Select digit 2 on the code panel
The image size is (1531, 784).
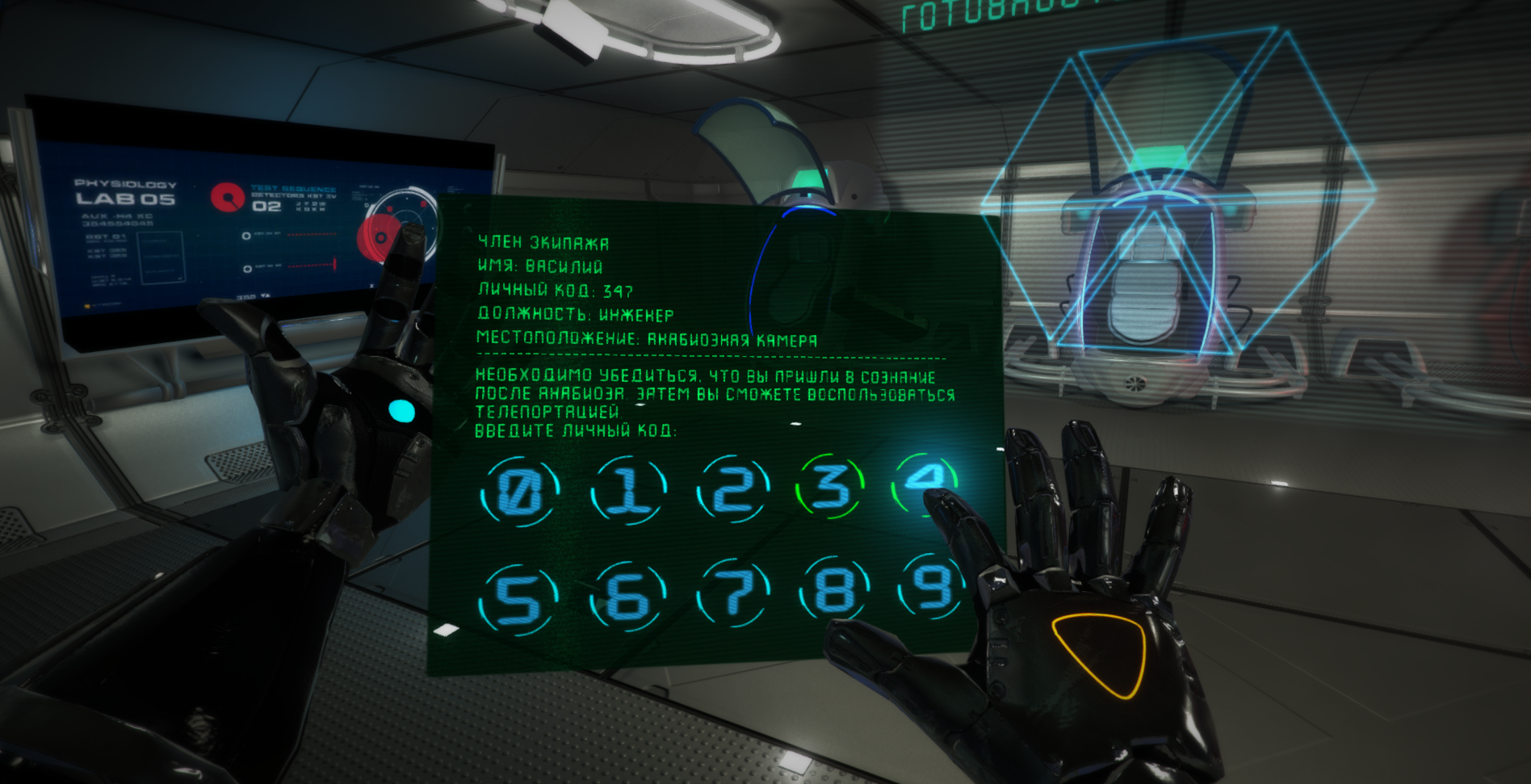(733, 488)
